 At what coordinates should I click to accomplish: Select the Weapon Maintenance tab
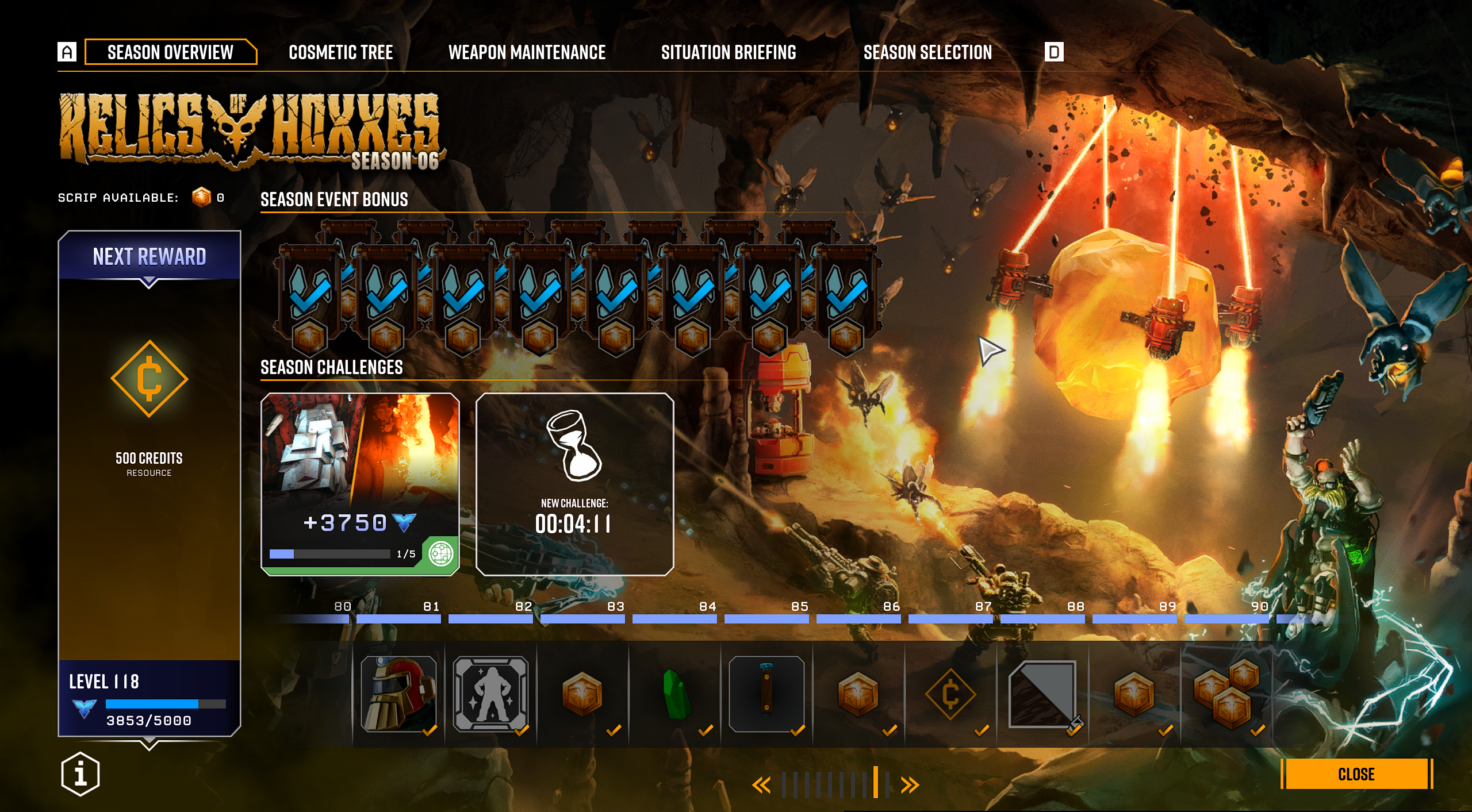click(527, 52)
